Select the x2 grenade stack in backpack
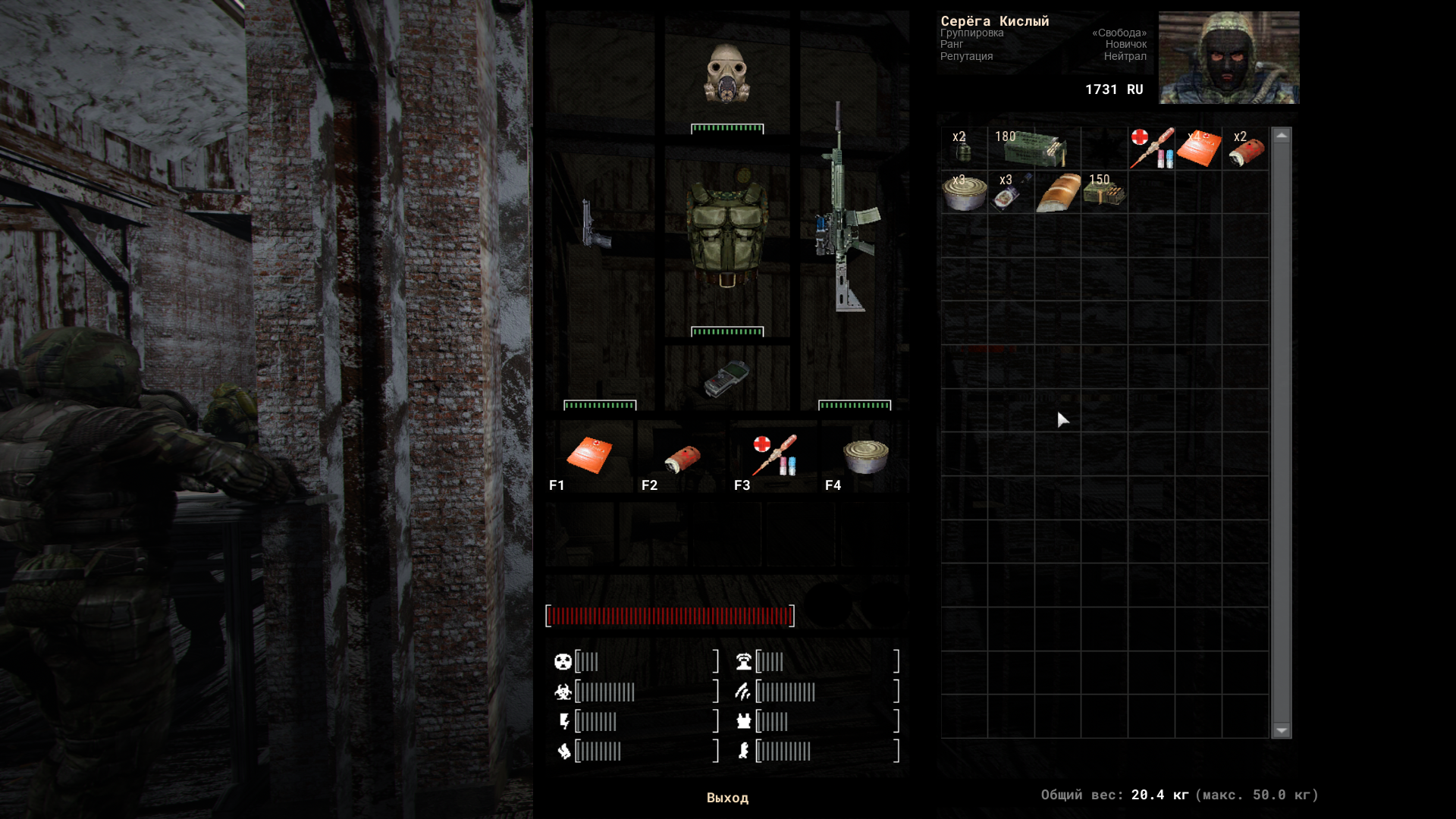This screenshot has width=1456, height=819. [x=963, y=149]
